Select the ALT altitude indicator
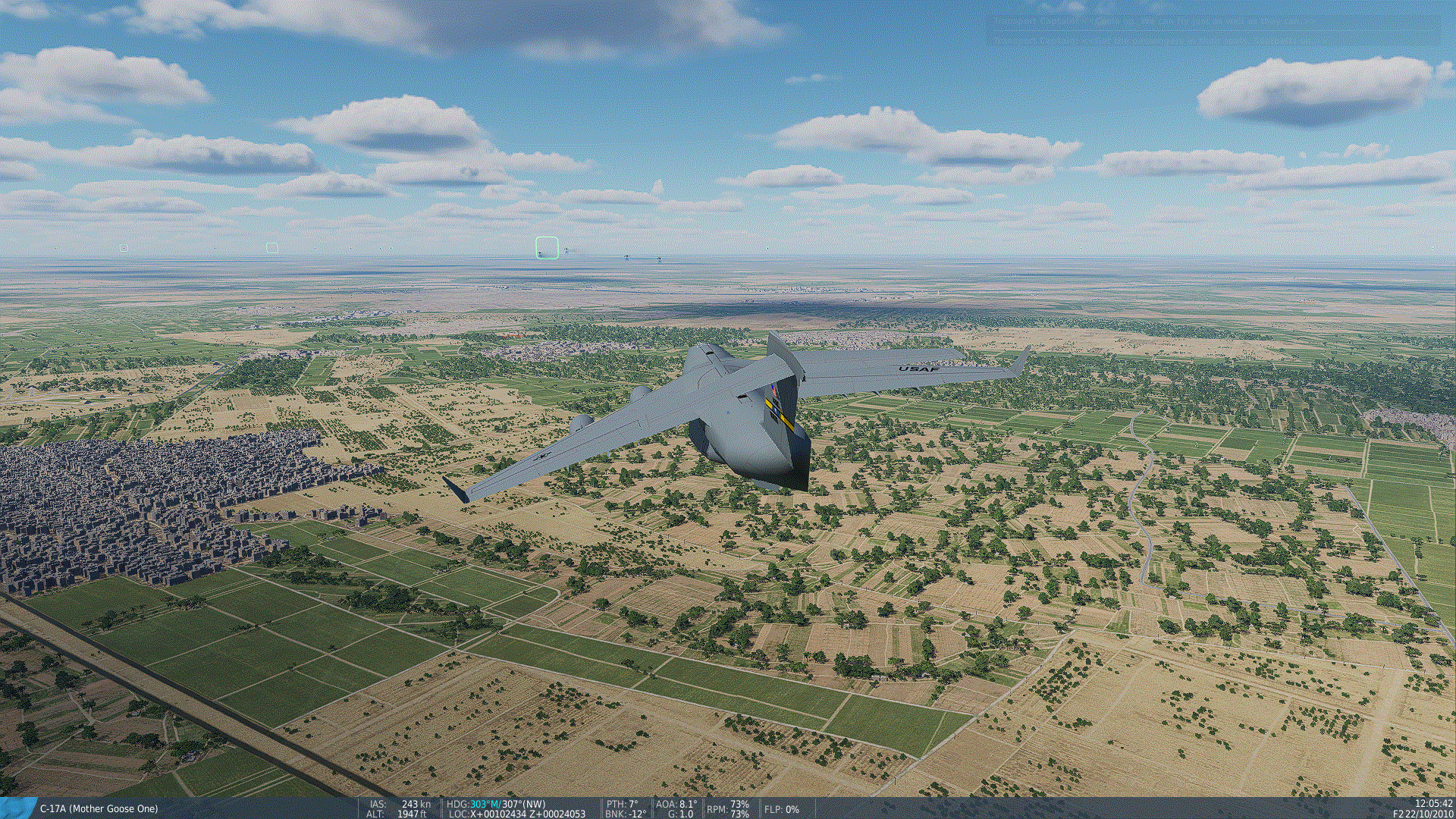 click(x=394, y=814)
